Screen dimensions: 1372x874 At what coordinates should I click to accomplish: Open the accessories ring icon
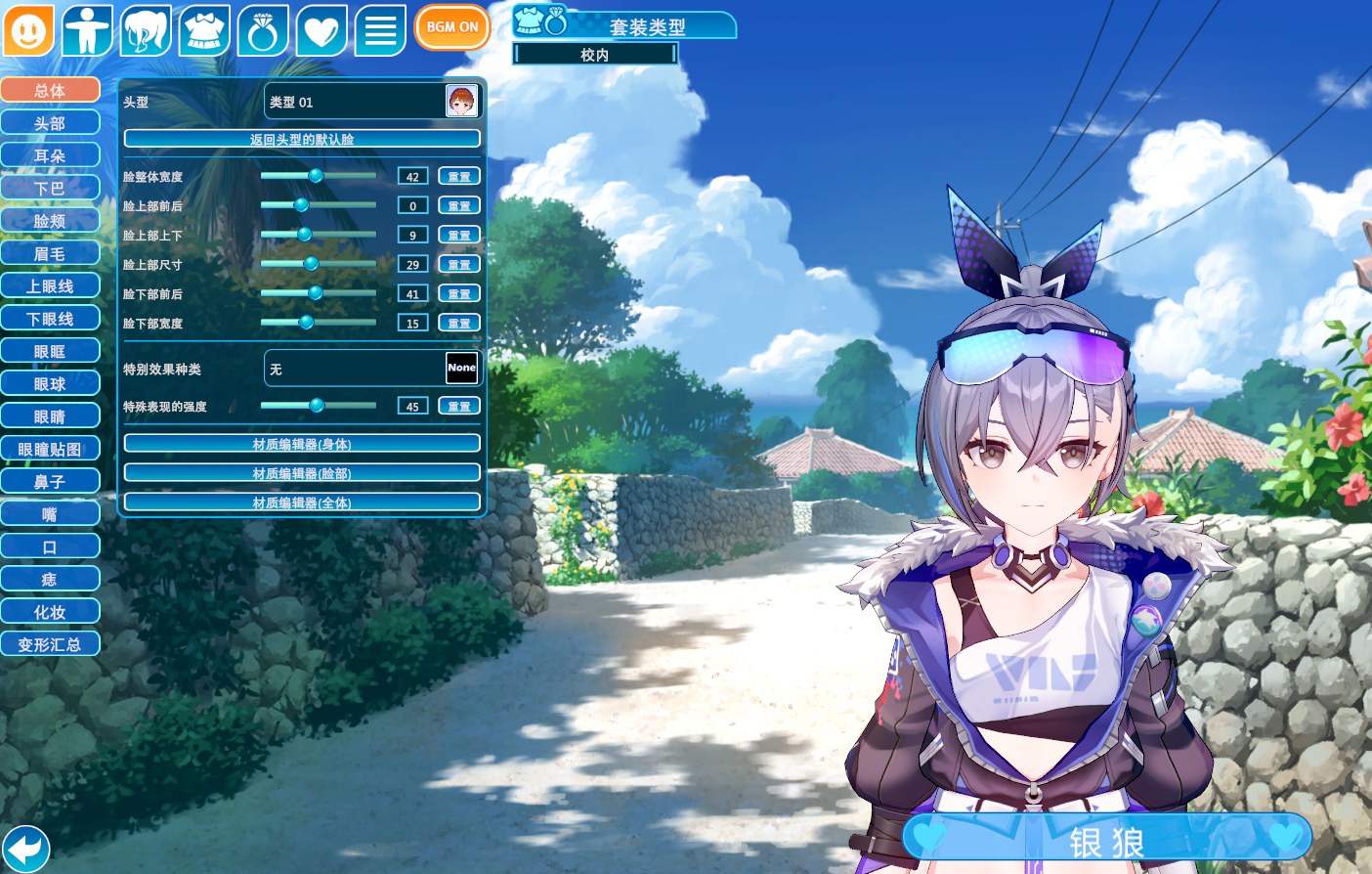(263, 30)
